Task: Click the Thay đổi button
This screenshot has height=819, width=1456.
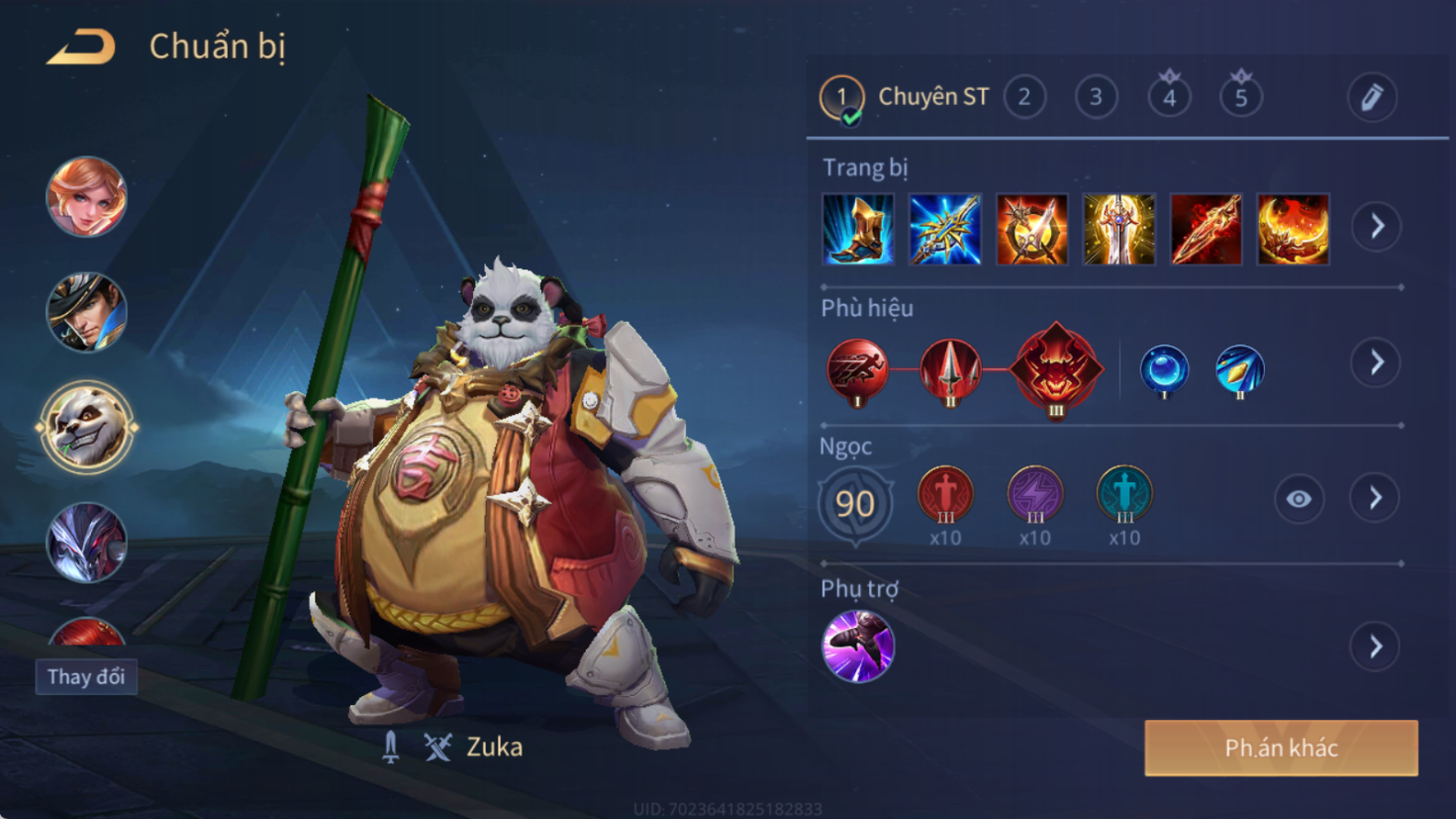Action: point(86,677)
